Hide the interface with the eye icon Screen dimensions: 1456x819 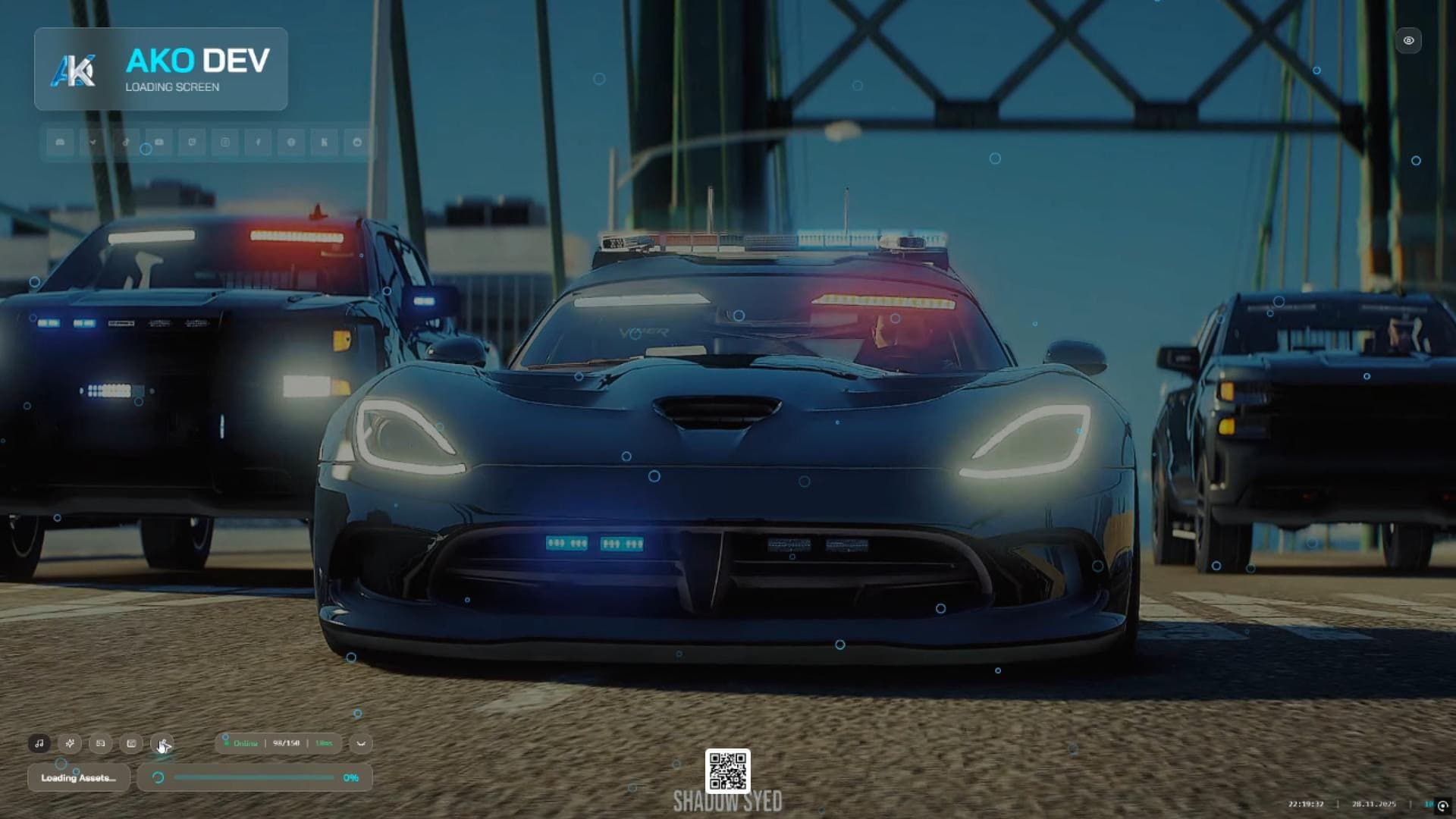click(1408, 41)
